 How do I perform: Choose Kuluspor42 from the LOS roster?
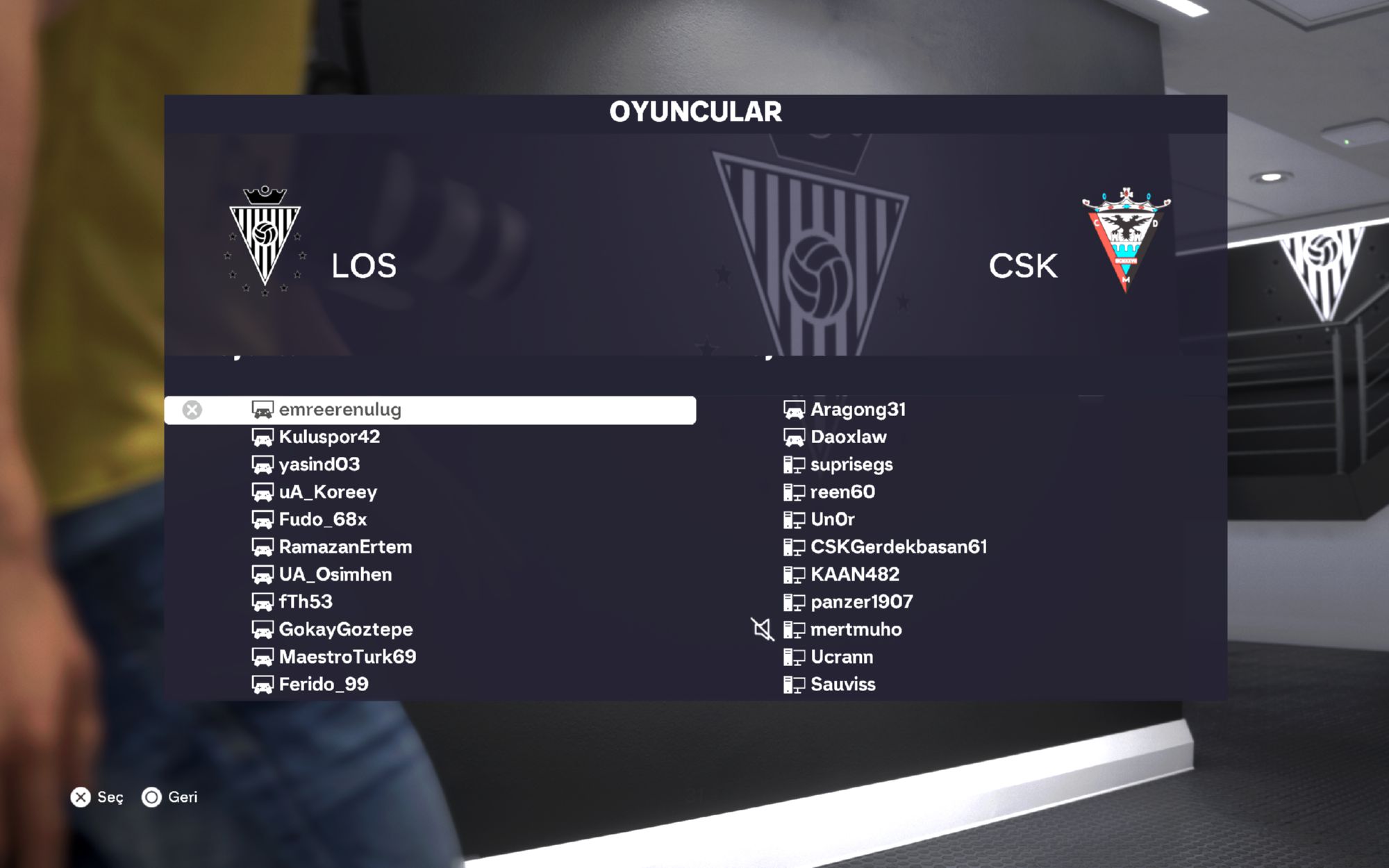[329, 437]
